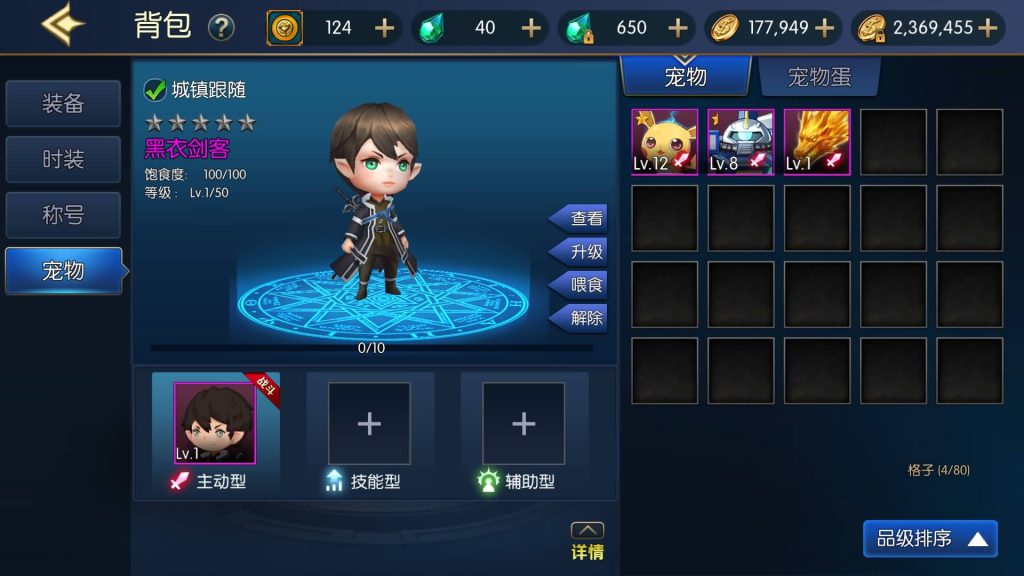Add a pet to 辅助型 slot

pos(523,424)
